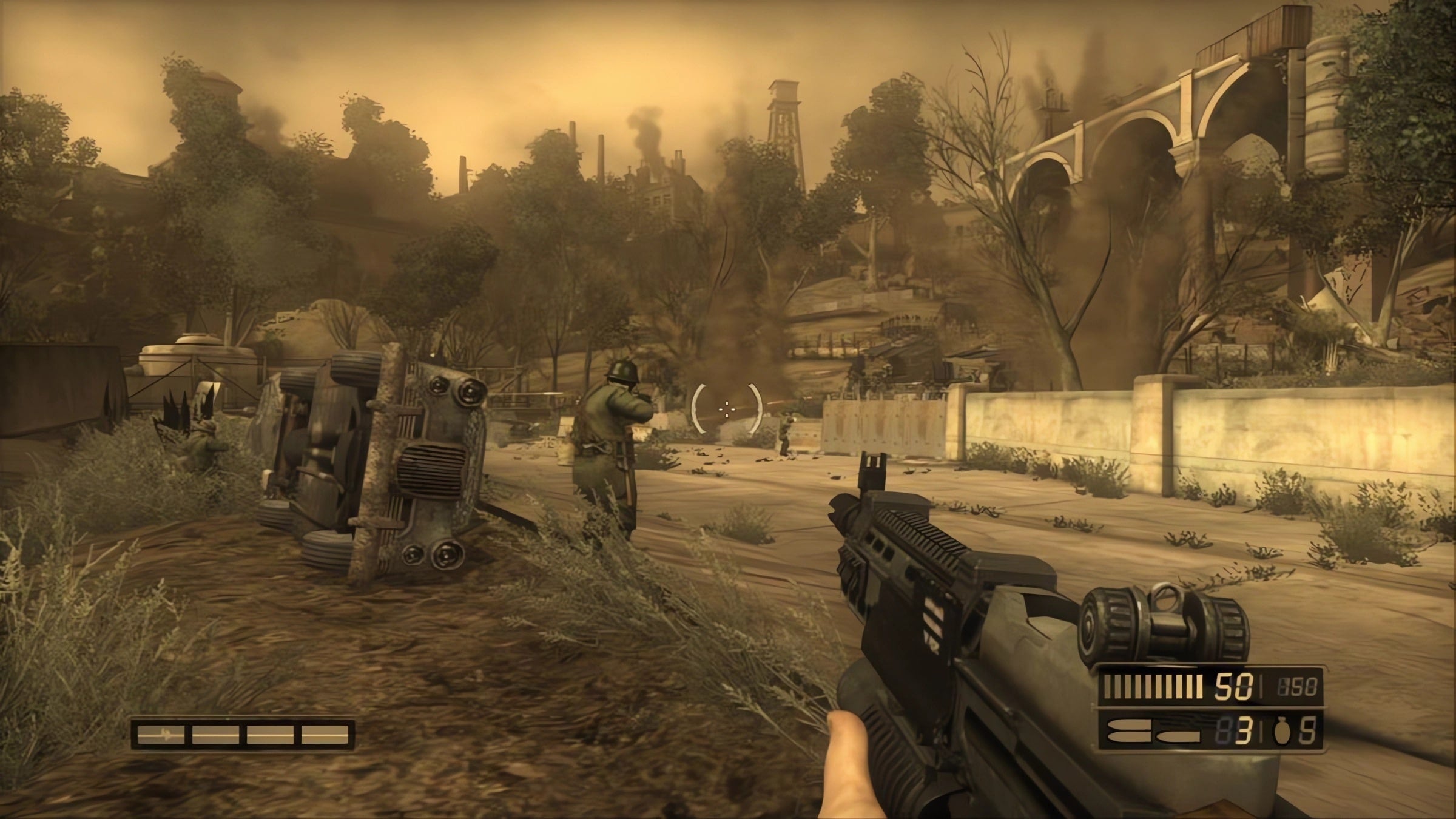Click the third health bar fill segment

tap(270, 736)
